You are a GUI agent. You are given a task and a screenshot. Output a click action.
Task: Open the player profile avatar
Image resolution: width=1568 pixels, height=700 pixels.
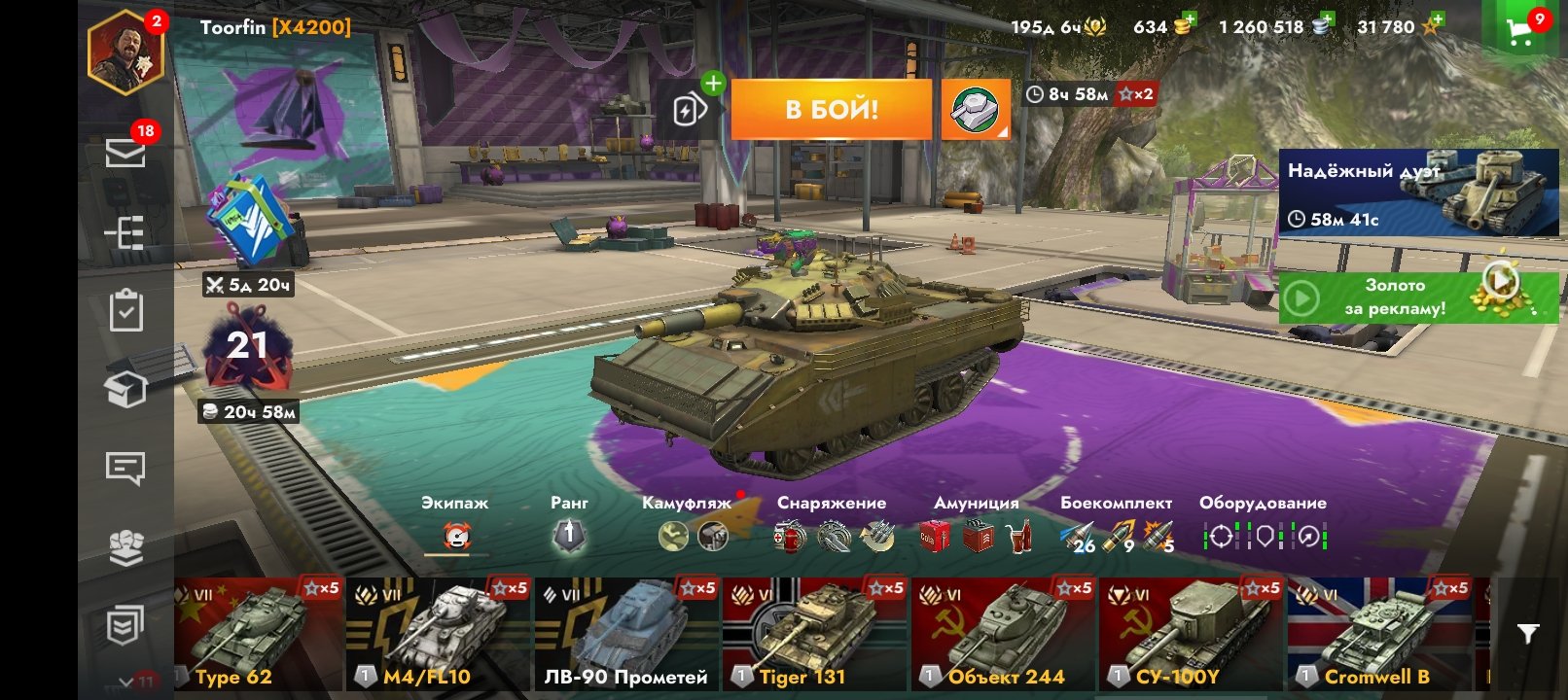point(125,53)
